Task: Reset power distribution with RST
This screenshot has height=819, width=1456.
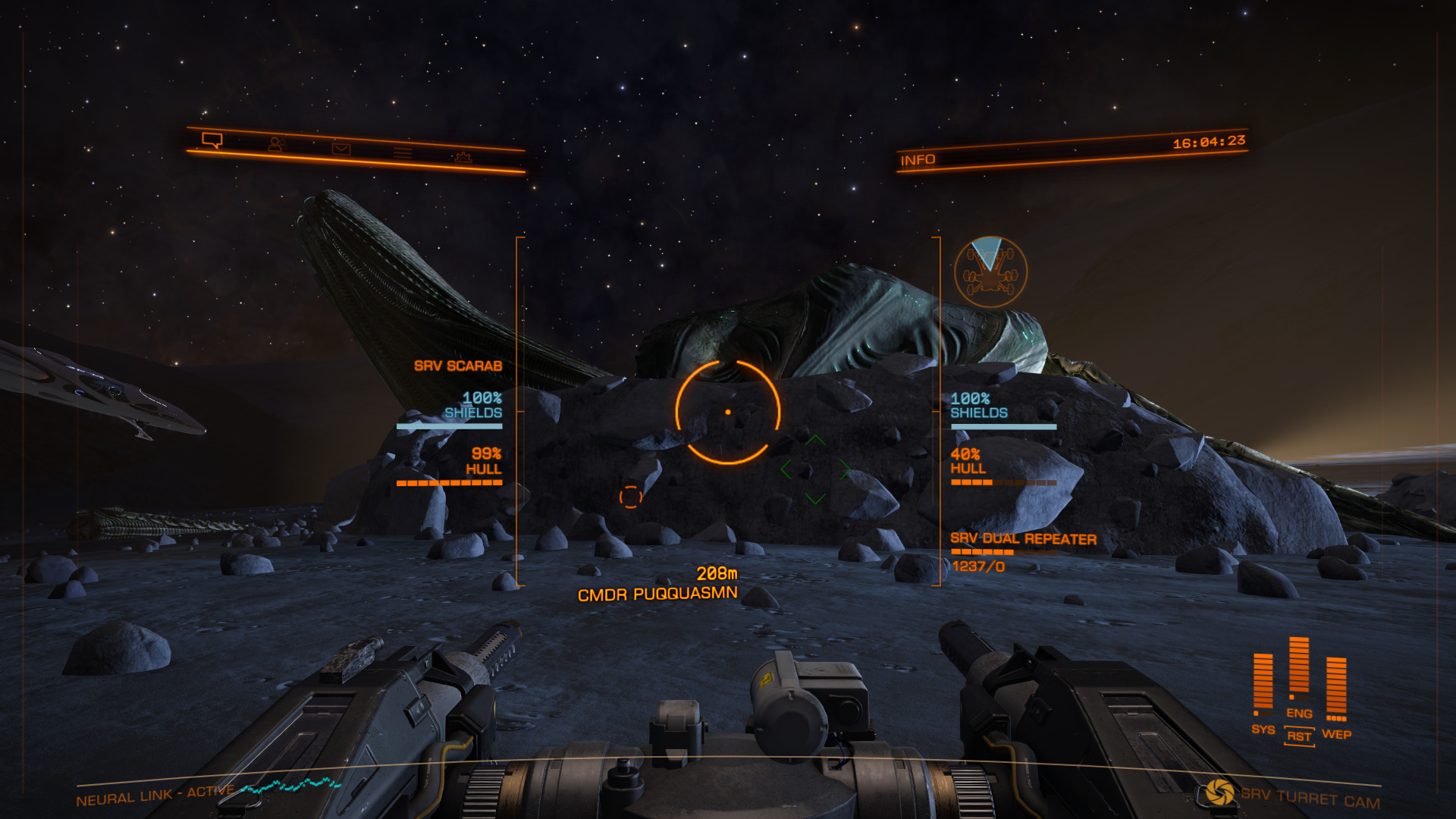Action: coord(1299,736)
